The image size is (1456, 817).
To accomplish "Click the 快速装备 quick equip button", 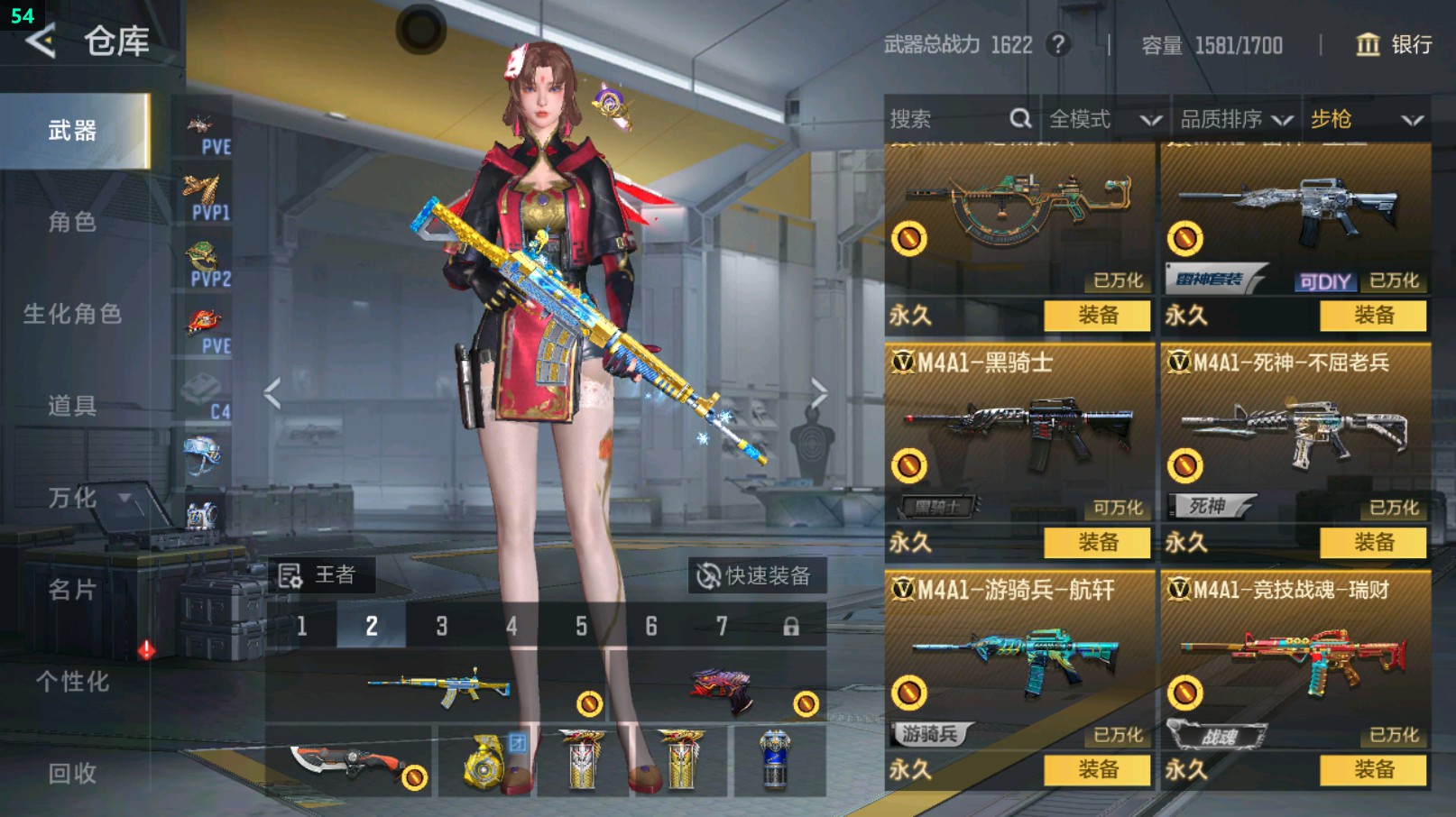I will (756, 575).
